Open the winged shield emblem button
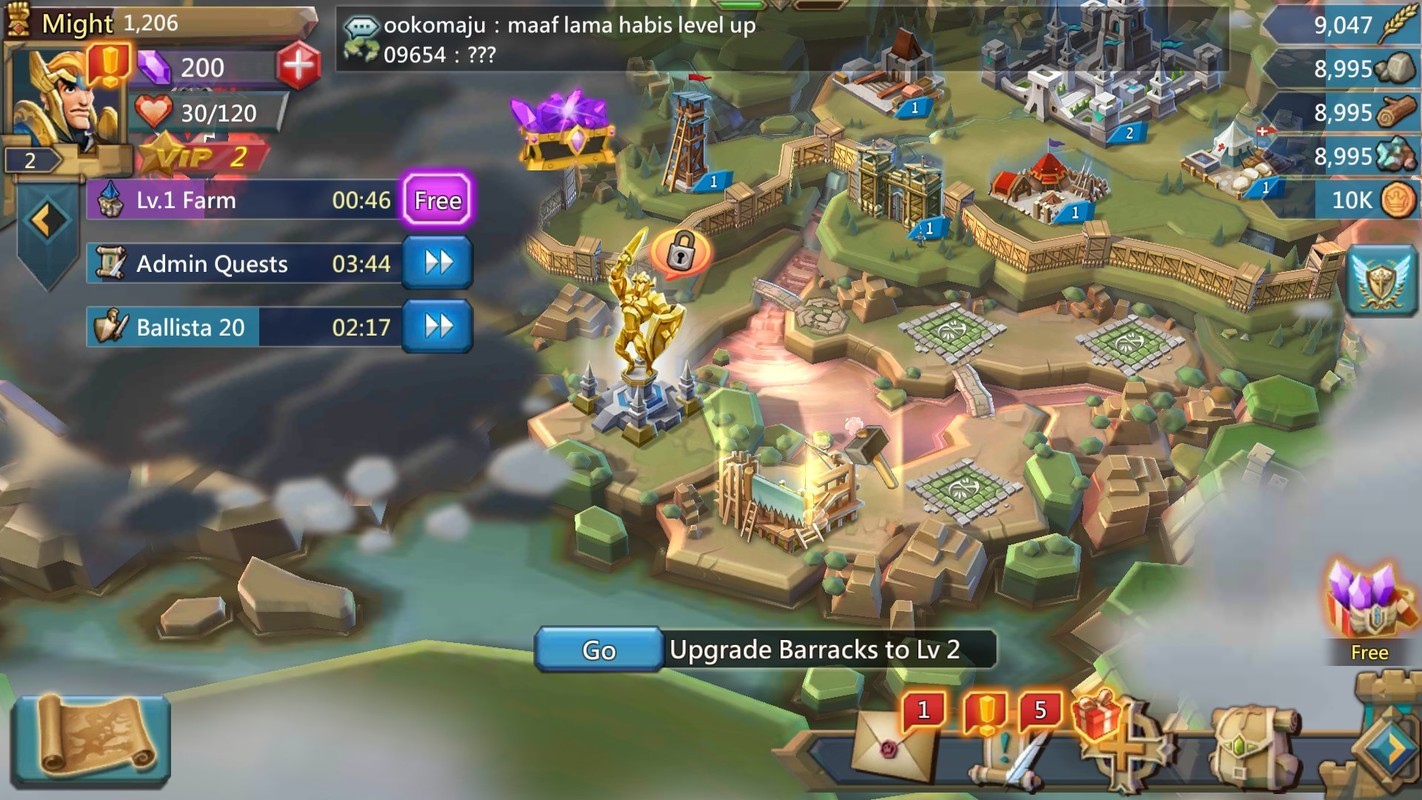The height and width of the screenshot is (800, 1422). (1381, 280)
